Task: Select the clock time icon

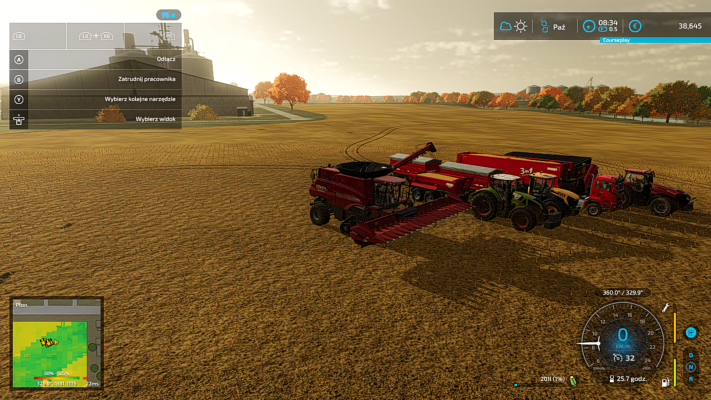Action: (589, 26)
